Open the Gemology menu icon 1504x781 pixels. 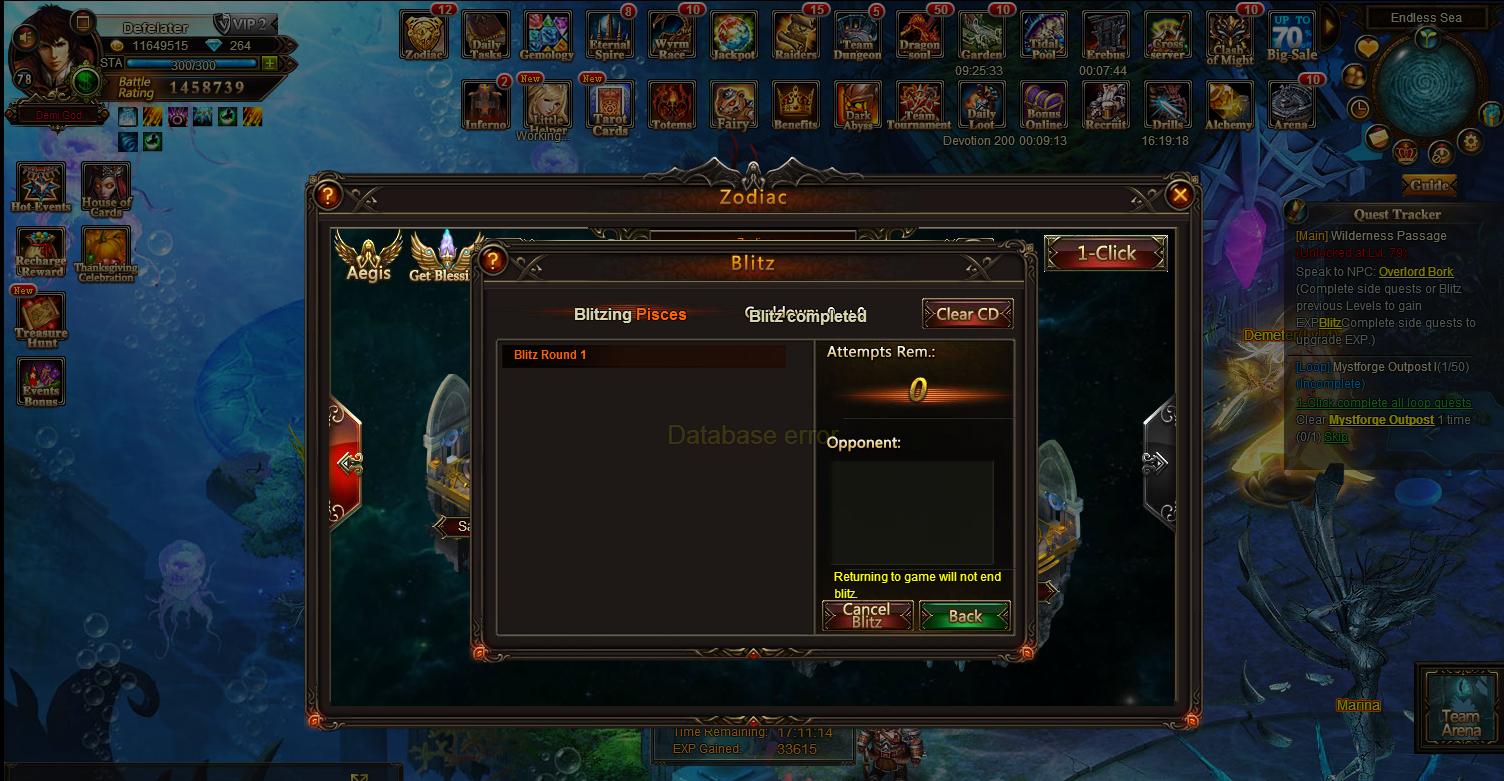coord(547,37)
